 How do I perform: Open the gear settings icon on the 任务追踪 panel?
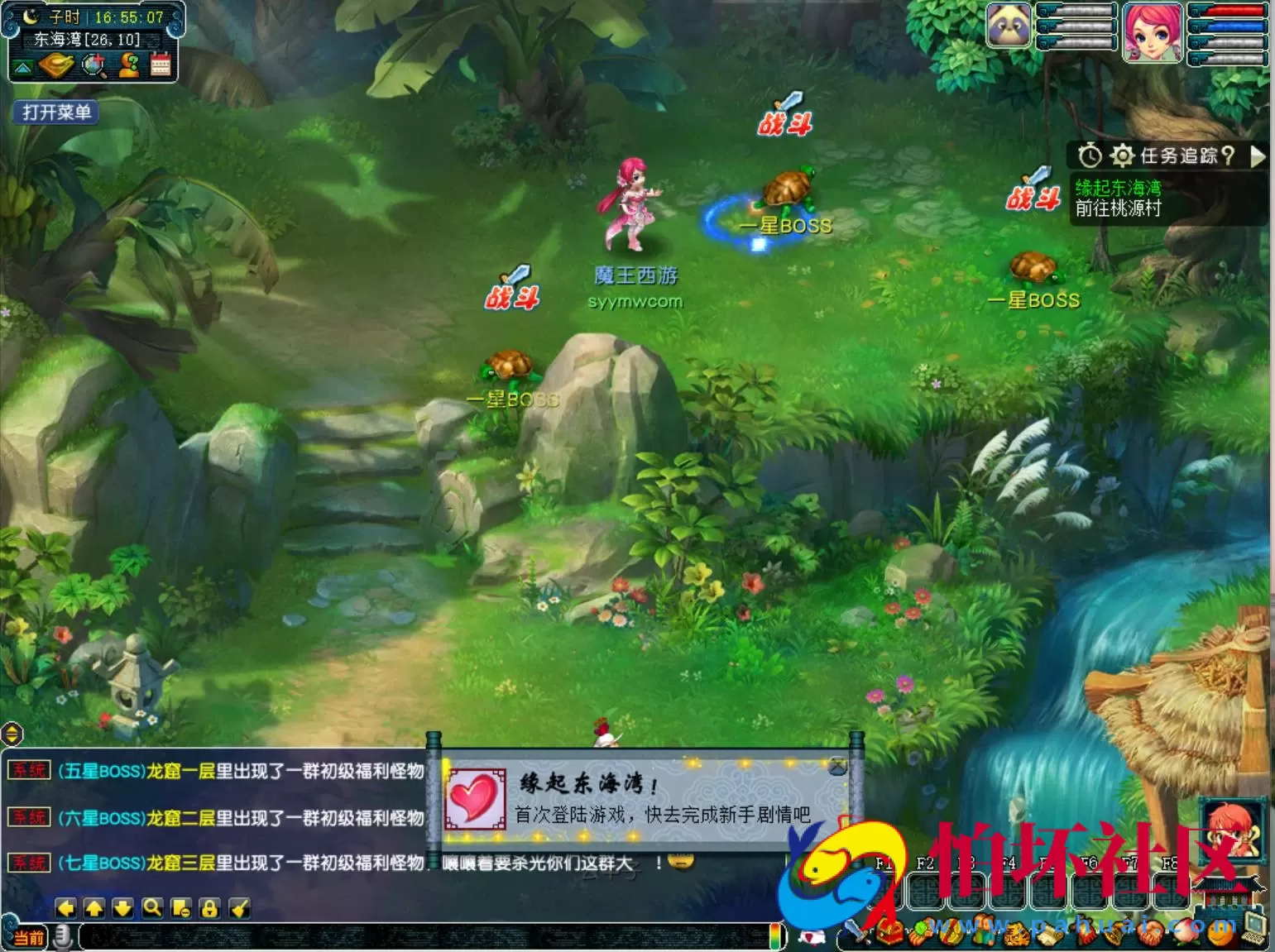1122,155
